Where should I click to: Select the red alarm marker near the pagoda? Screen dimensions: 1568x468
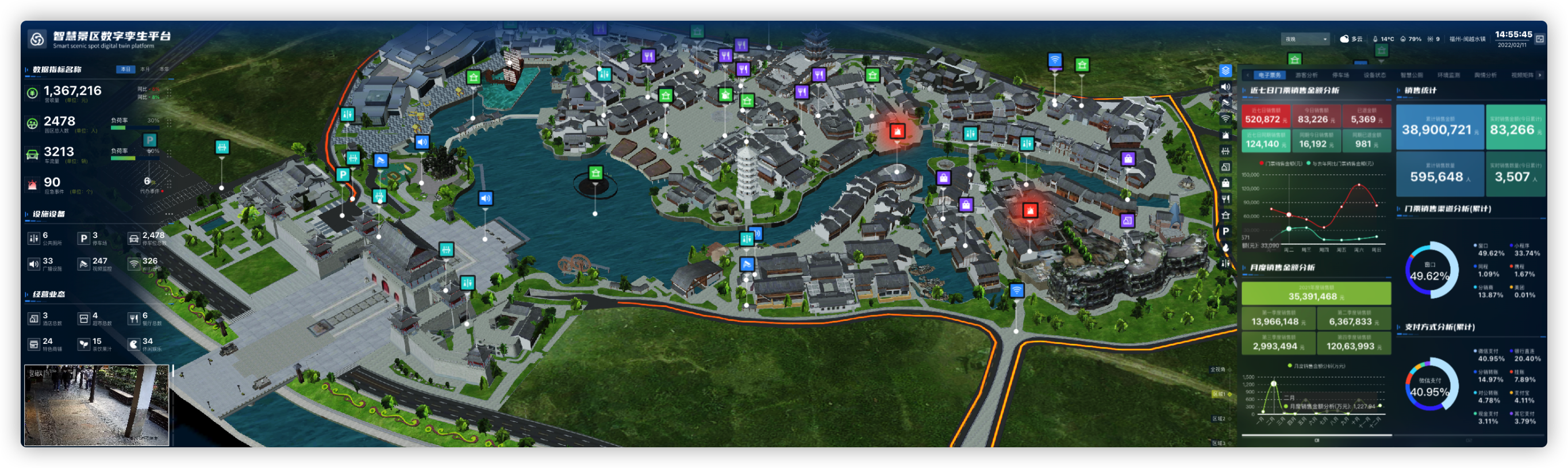[x=897, y=131]
